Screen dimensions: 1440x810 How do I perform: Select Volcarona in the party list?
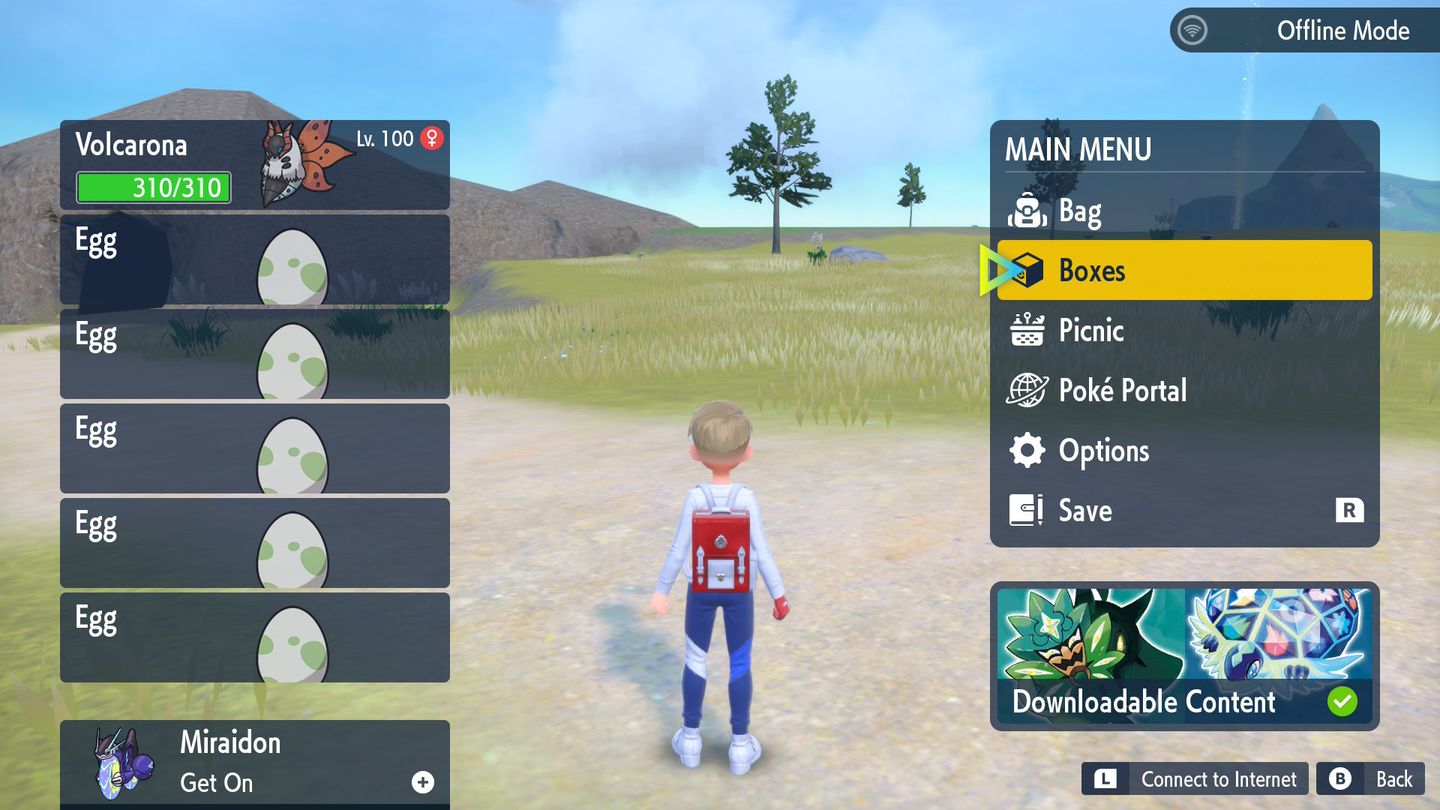point(254,164)
